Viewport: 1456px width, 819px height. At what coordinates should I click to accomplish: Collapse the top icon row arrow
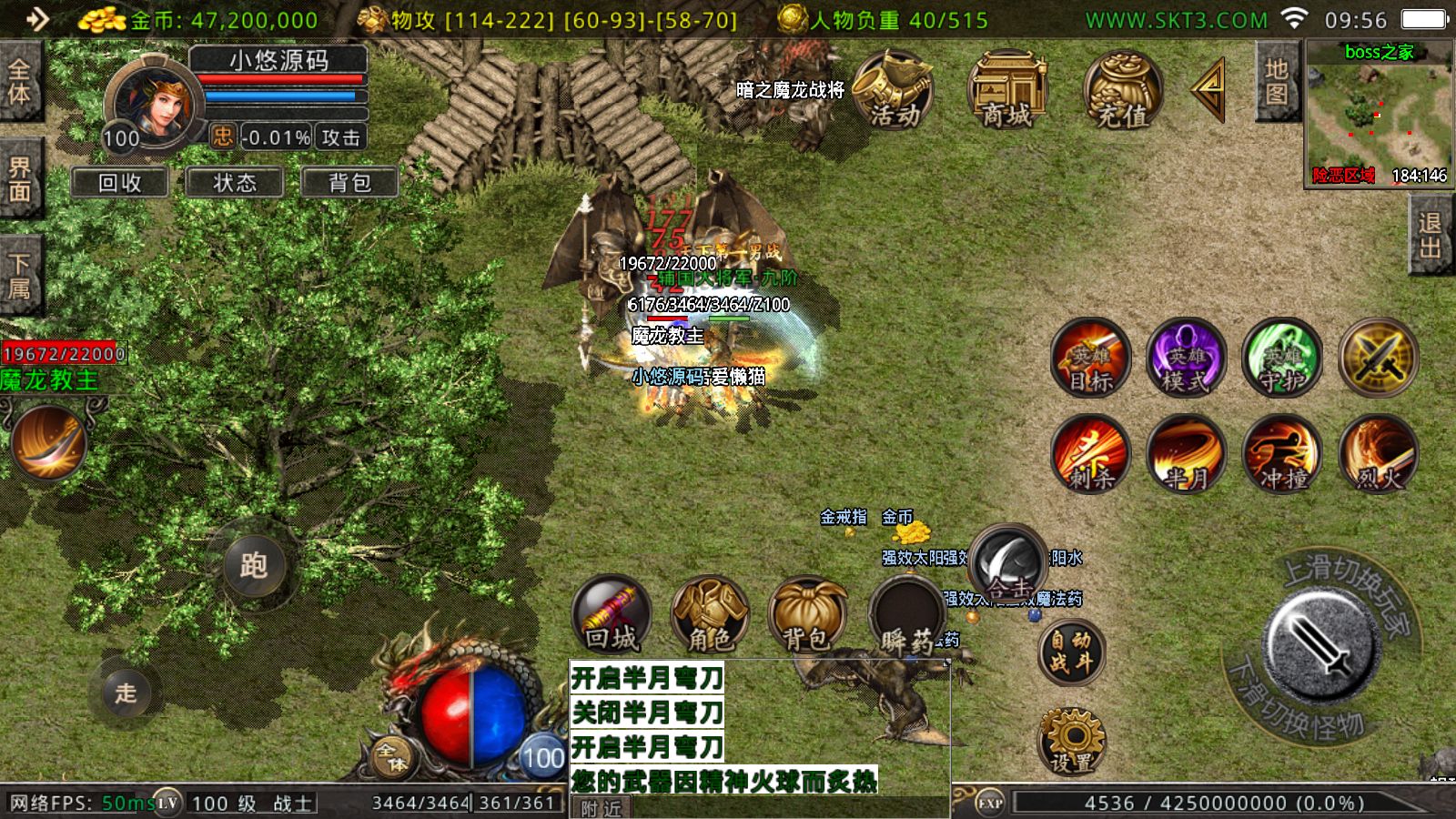click(x=1208, y=88)
